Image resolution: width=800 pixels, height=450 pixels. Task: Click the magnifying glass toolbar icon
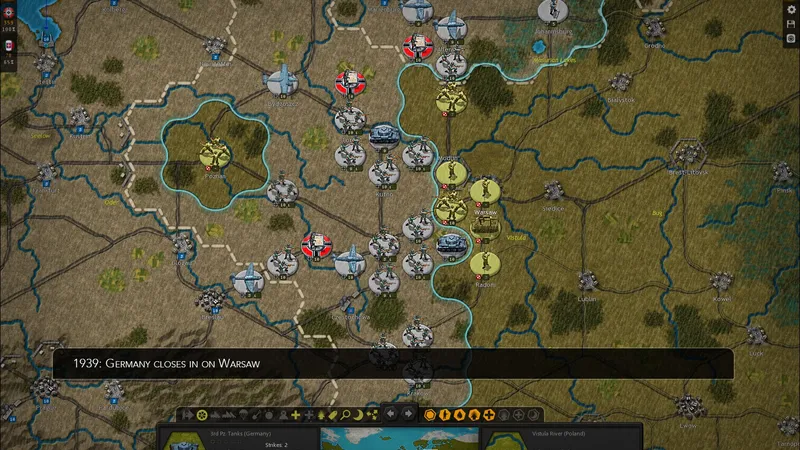tap(345, 414)
